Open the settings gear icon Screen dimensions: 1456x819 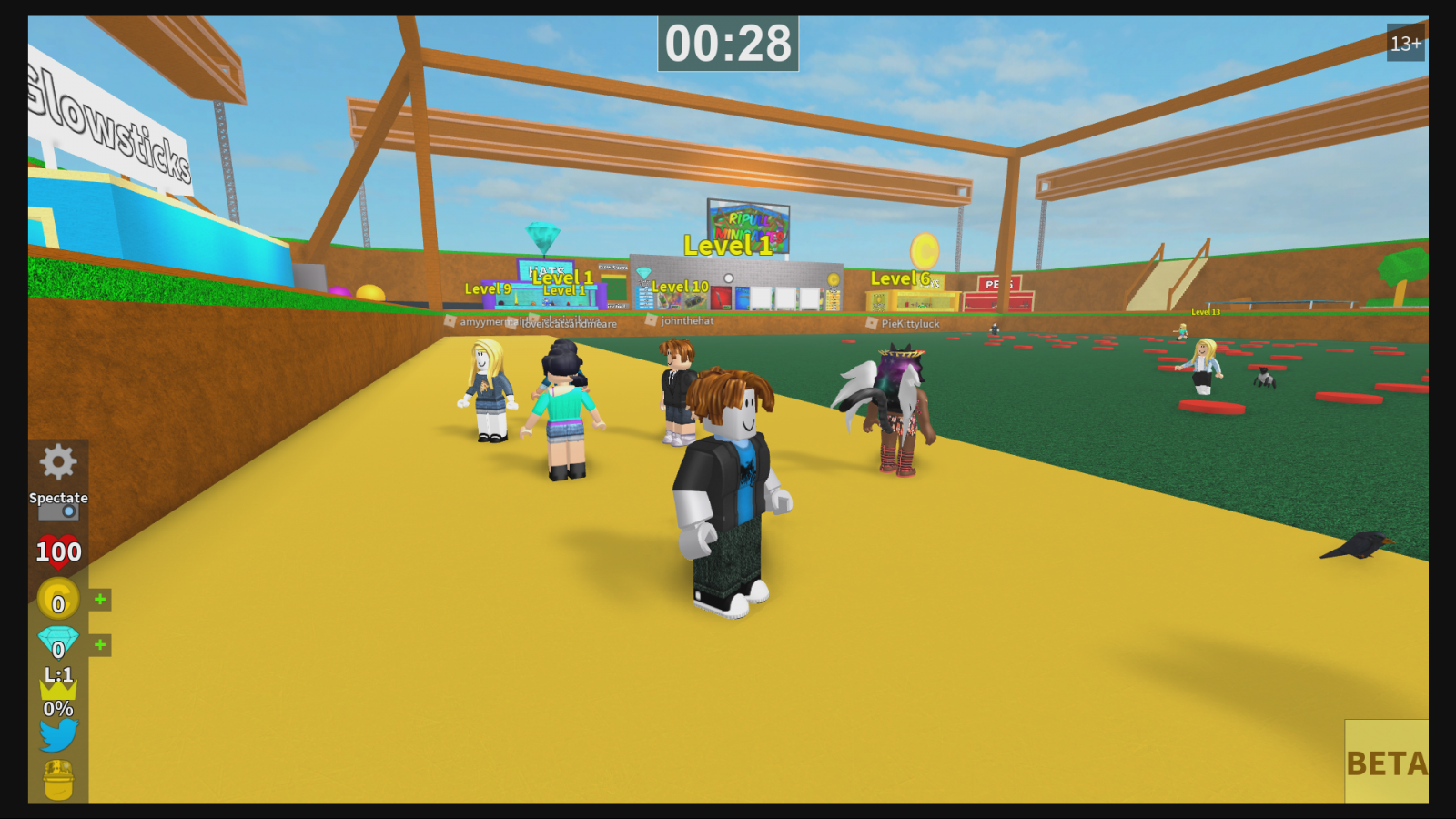[58, 462]
